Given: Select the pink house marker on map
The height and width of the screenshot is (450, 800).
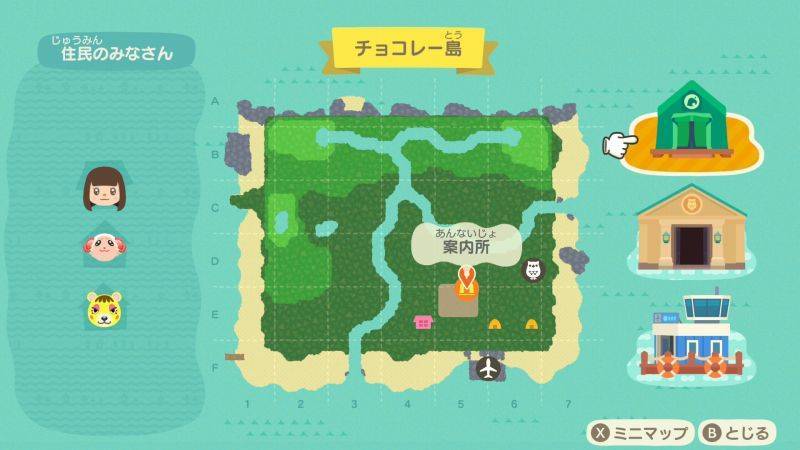Looking at the screenshot, I should coord(423,322).
